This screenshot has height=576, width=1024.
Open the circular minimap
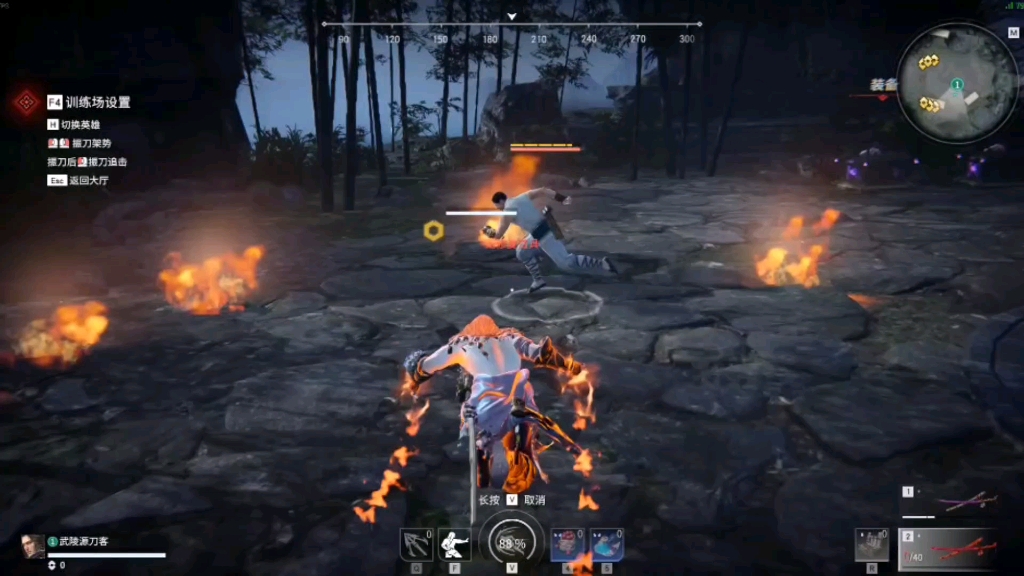pos(957,83)
